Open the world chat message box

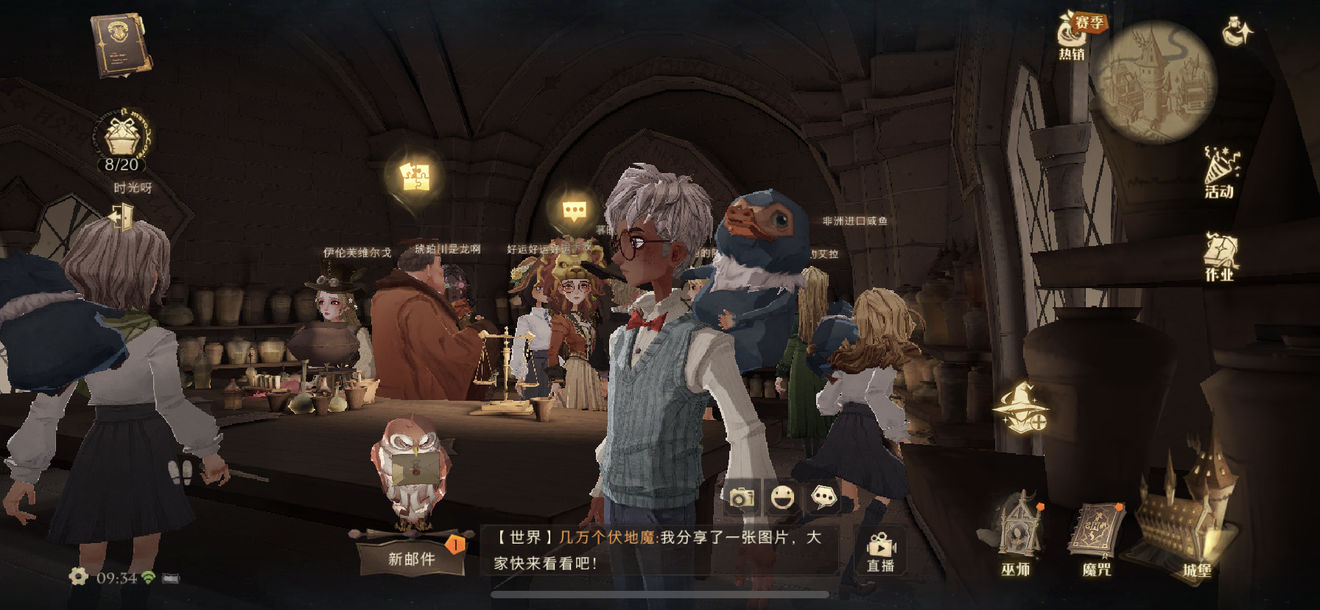660,550
